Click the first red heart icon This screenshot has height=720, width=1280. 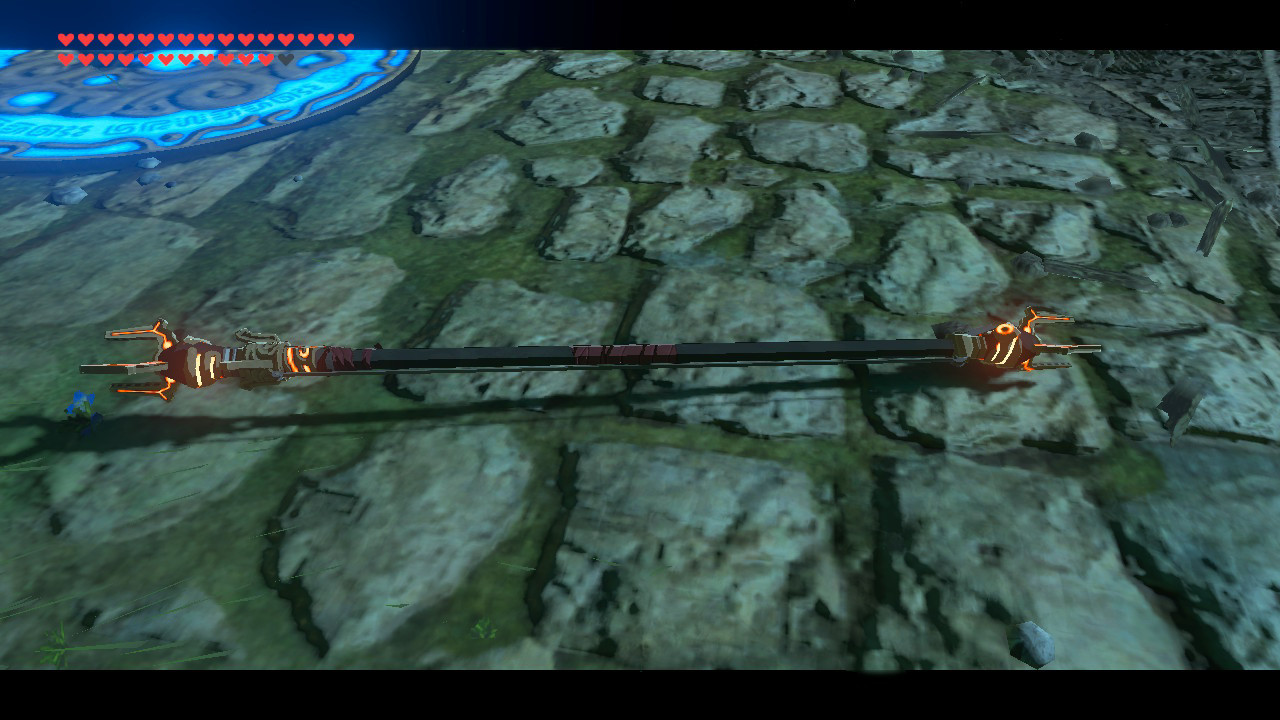(66, 38)
